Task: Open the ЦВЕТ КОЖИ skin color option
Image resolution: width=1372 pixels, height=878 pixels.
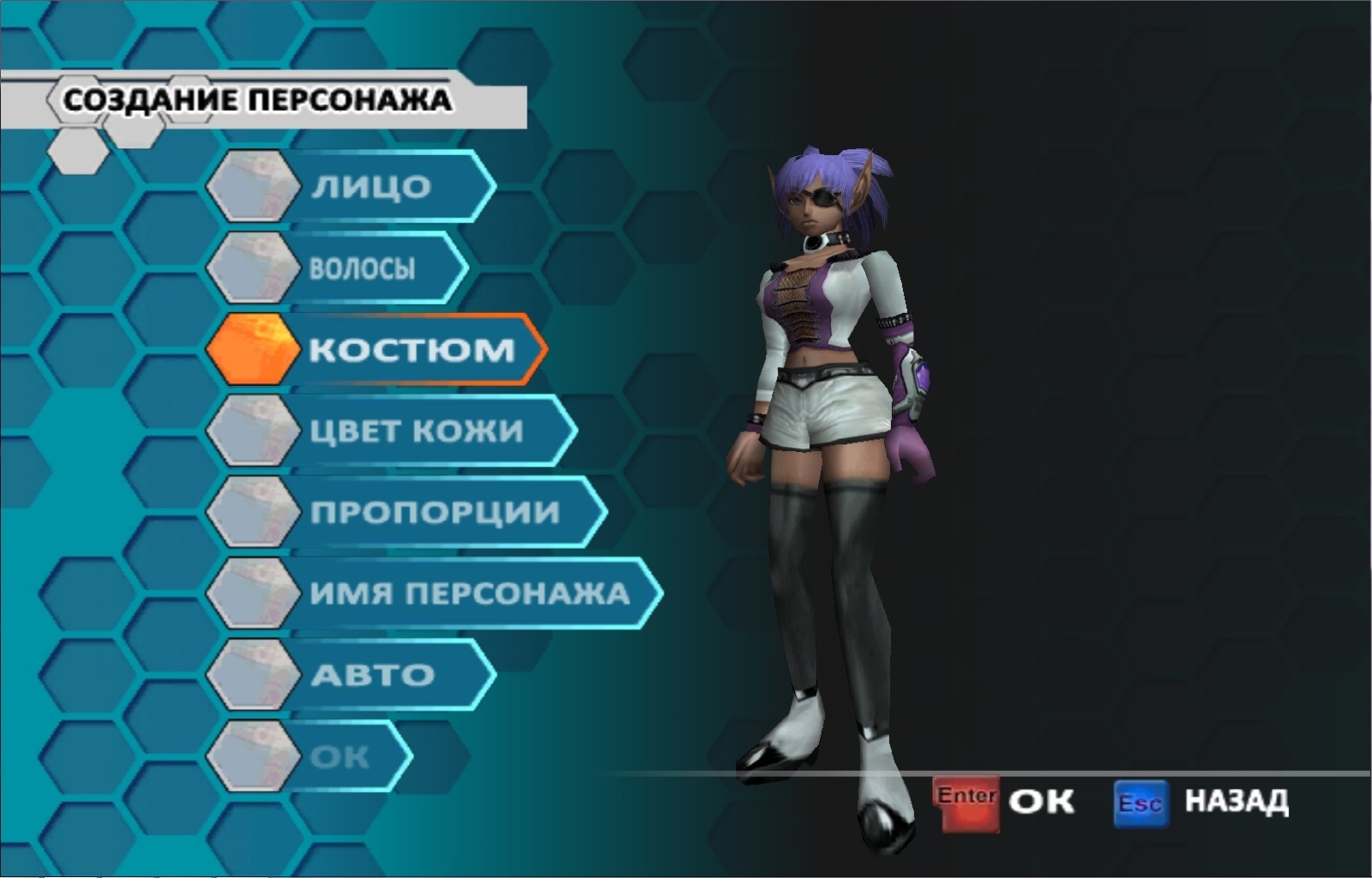Action: click(x=416, y=430)
